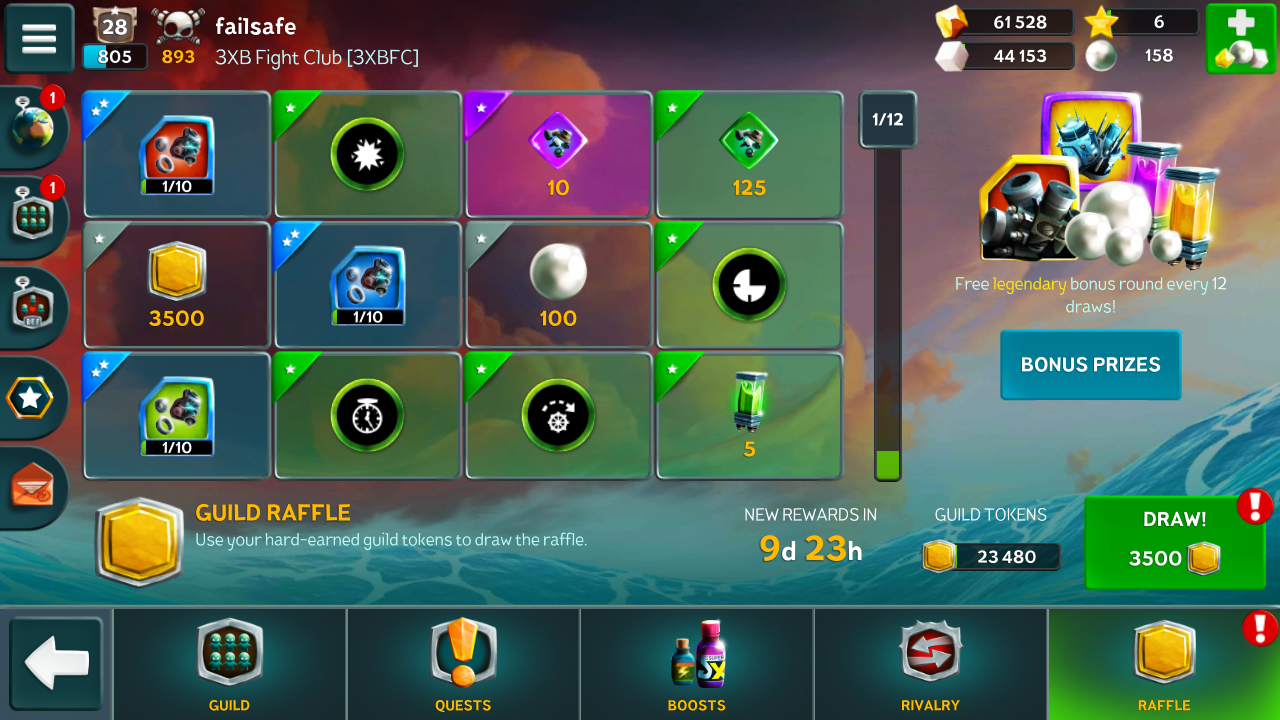Select the green 125 parts prize tile
Screen dimensions: 1280x720
tap(749, 155)
